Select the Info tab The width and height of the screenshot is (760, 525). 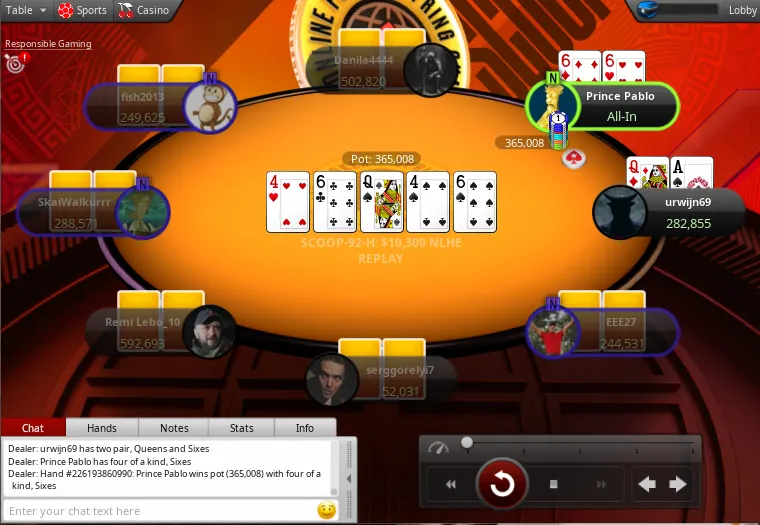point(305,428)
